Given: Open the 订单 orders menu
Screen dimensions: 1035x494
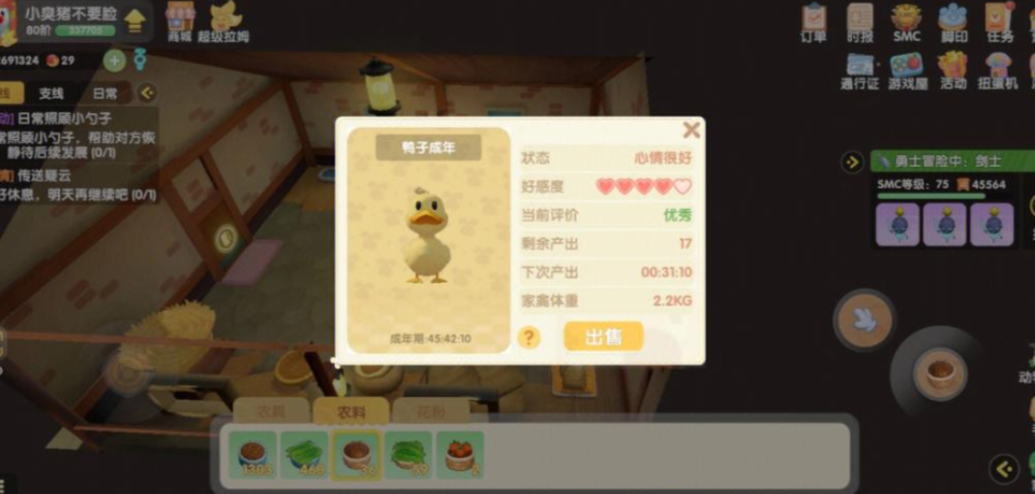Looking at the screenshot, I should (814, 22).
